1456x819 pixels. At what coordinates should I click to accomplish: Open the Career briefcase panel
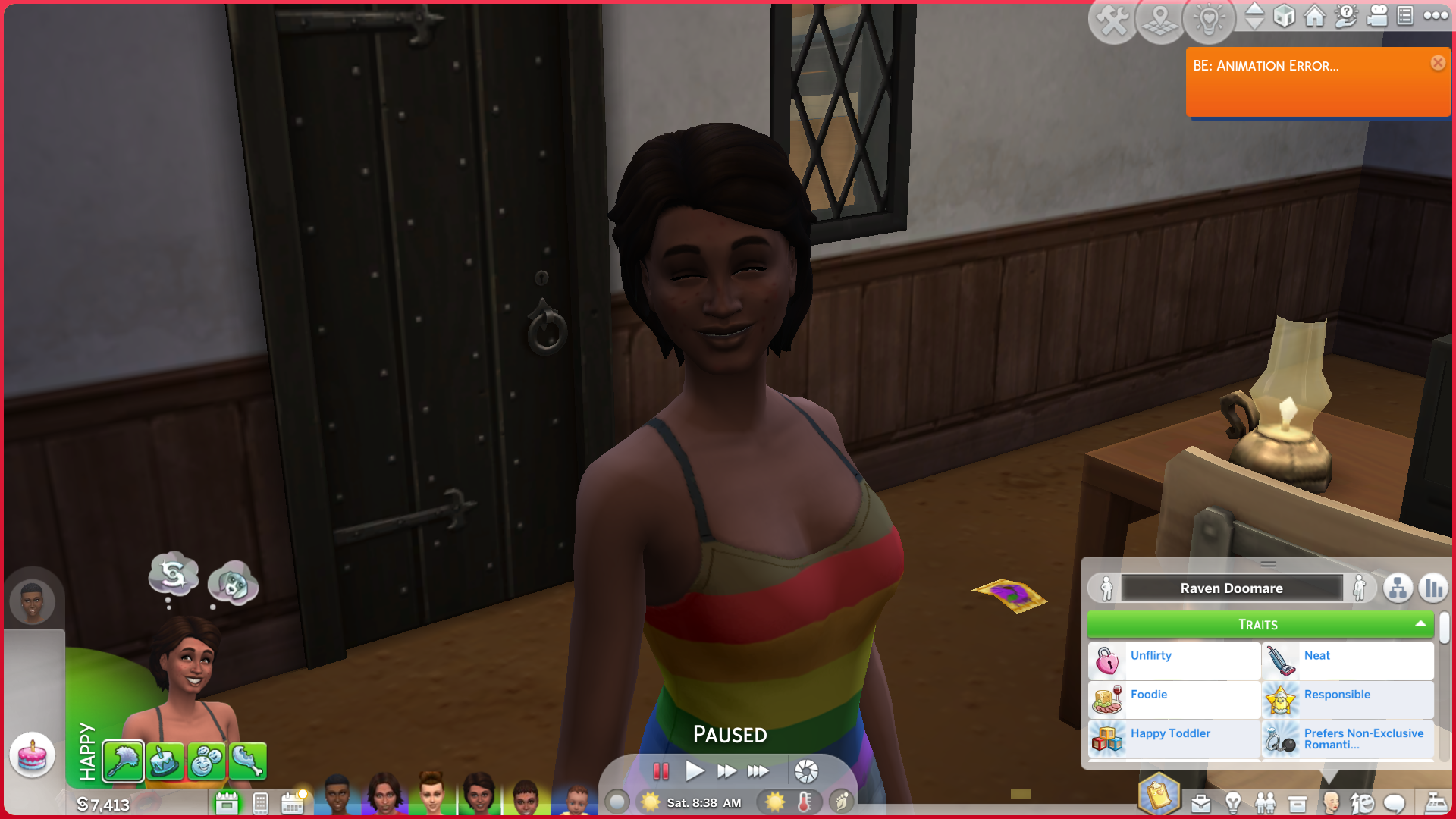[1200, 803]
